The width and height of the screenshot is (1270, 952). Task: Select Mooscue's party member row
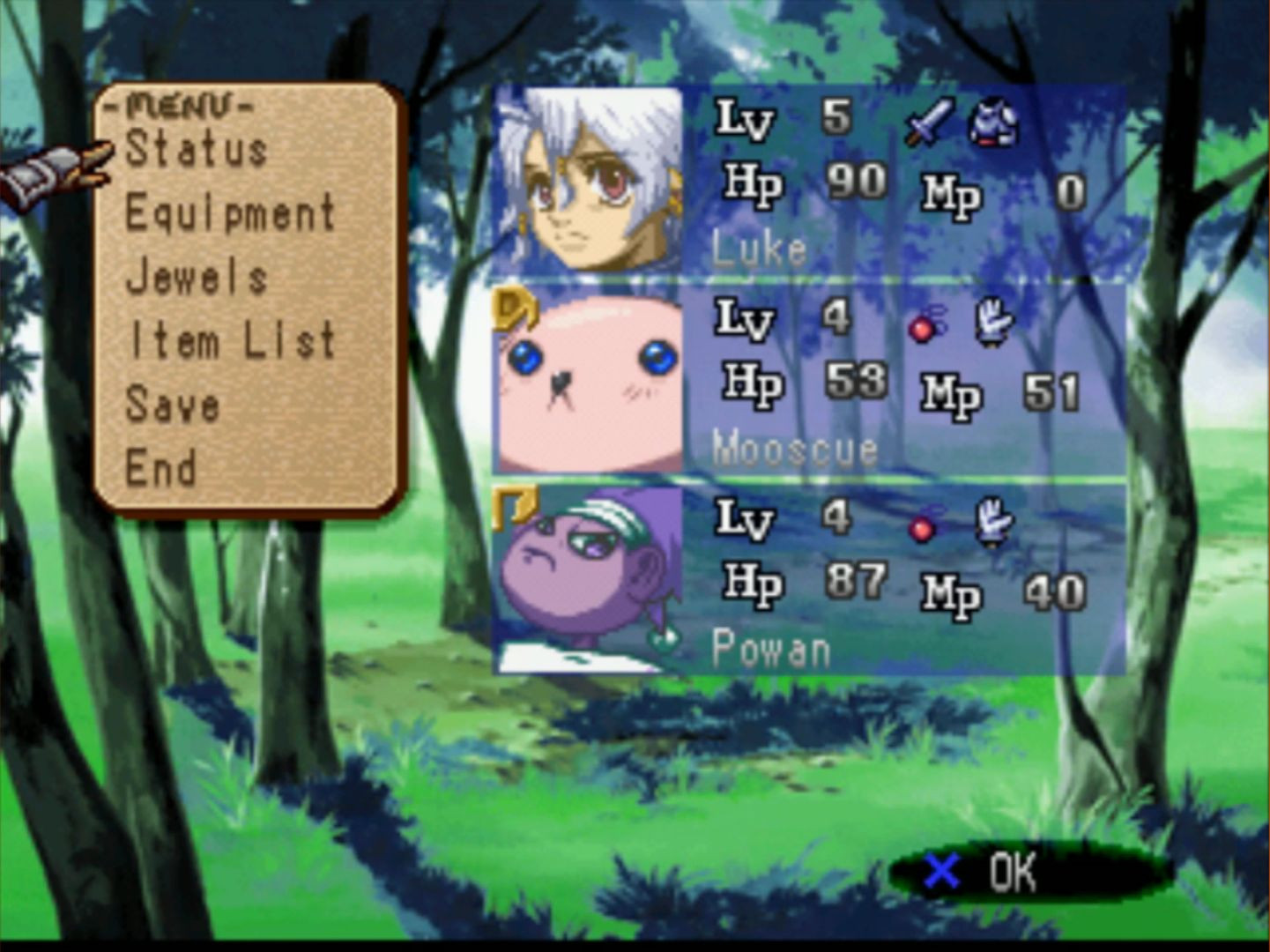(x=899, y=381)
